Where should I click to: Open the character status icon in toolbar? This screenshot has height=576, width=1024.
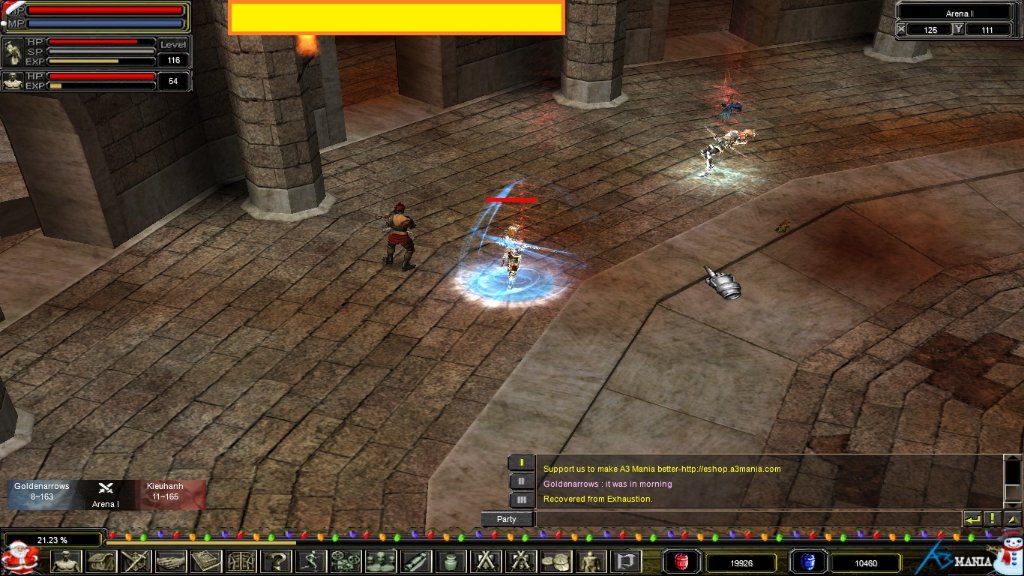click(66, 562)
